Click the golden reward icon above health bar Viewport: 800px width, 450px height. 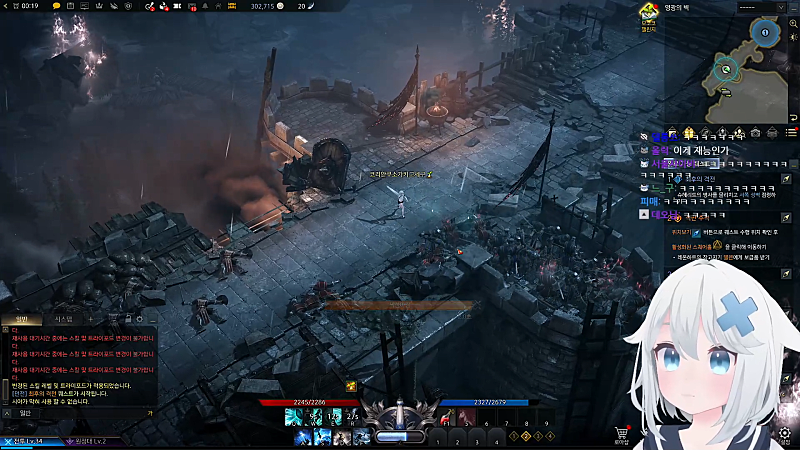tap(351, 386)
